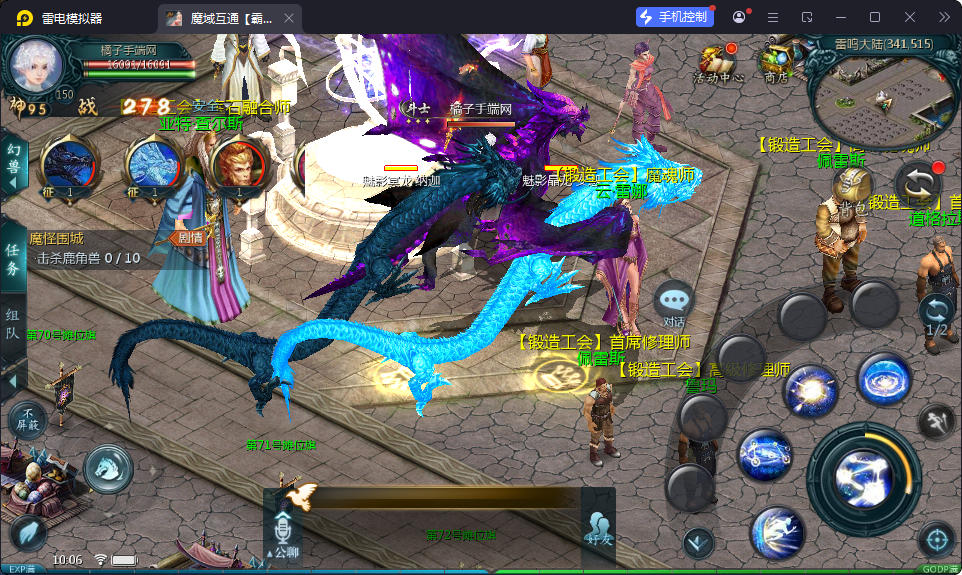Open the 背包 backpack
The height and width of the screenshot is (575, 962).
pyautogui.click(x=852, y=189)
